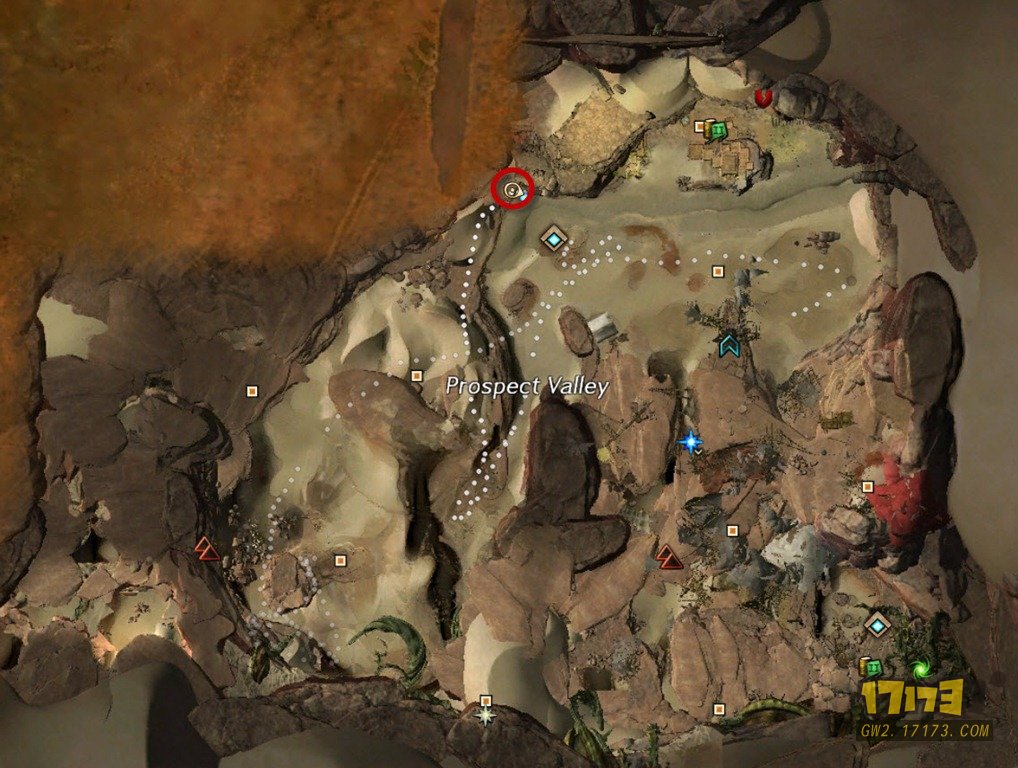
Task: Select the cyan chevron vista marker
Action: [x=729, y=346]
